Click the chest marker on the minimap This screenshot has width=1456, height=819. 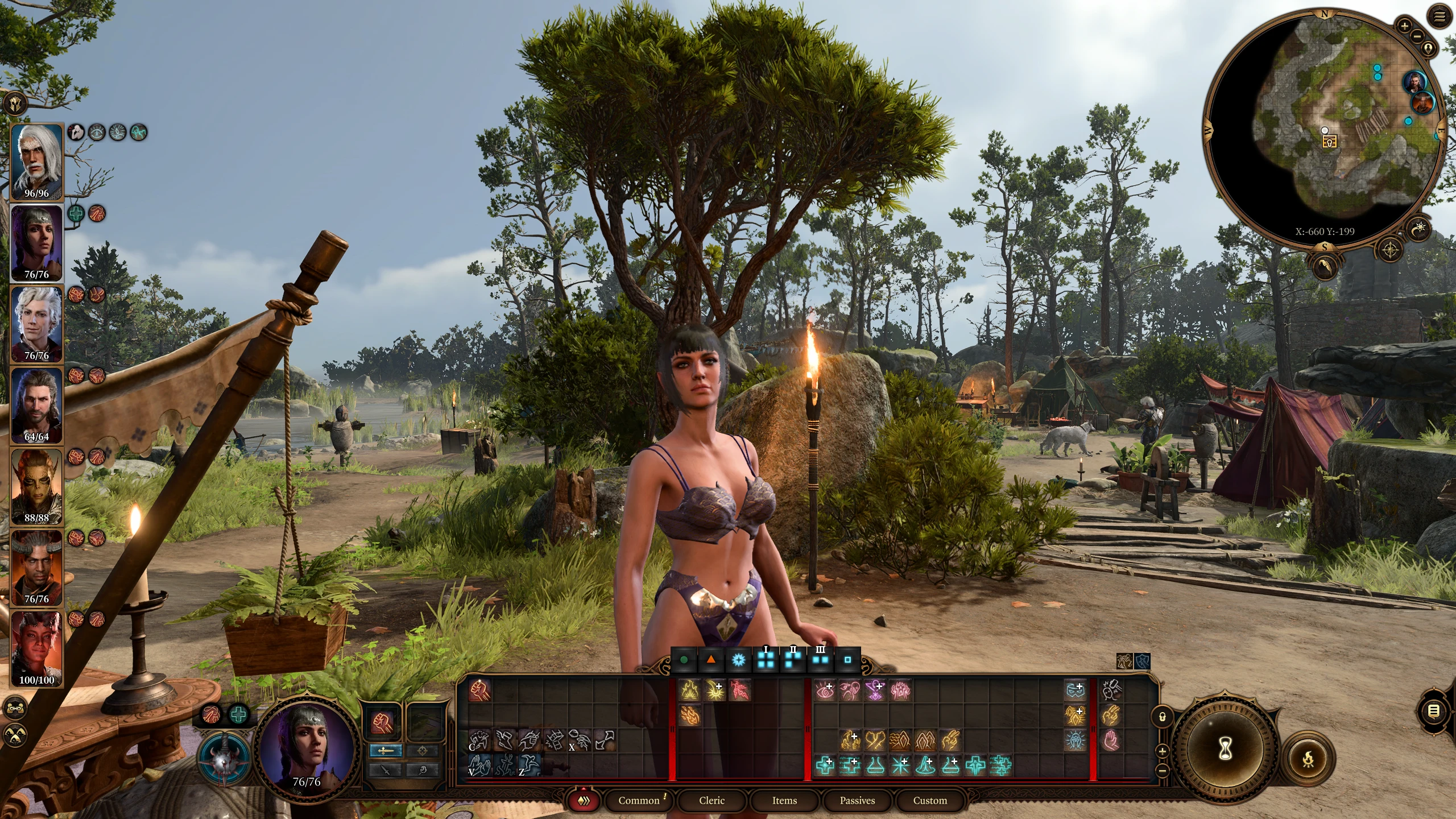1329,142
